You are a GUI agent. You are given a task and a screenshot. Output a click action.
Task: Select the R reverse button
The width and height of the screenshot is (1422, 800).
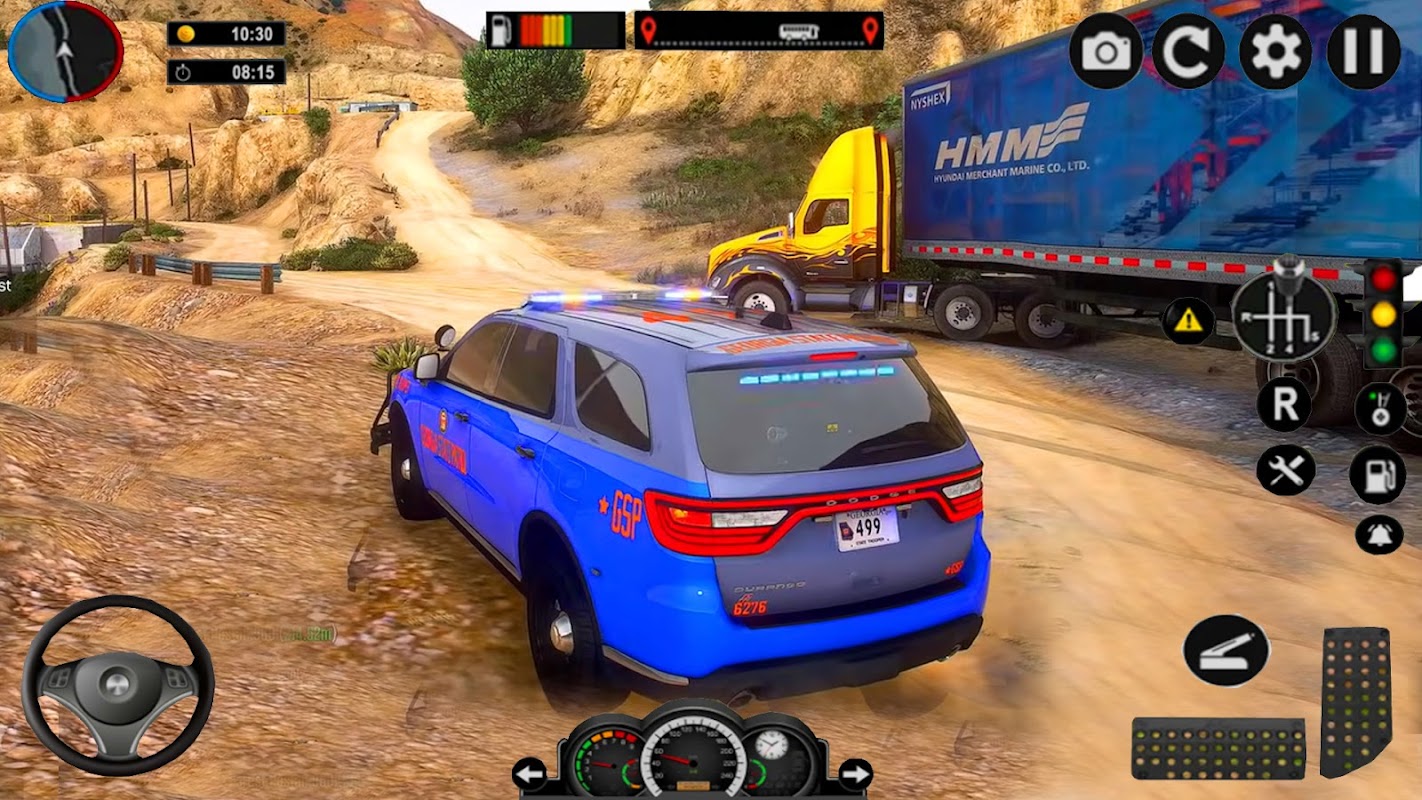point(1285,405)
